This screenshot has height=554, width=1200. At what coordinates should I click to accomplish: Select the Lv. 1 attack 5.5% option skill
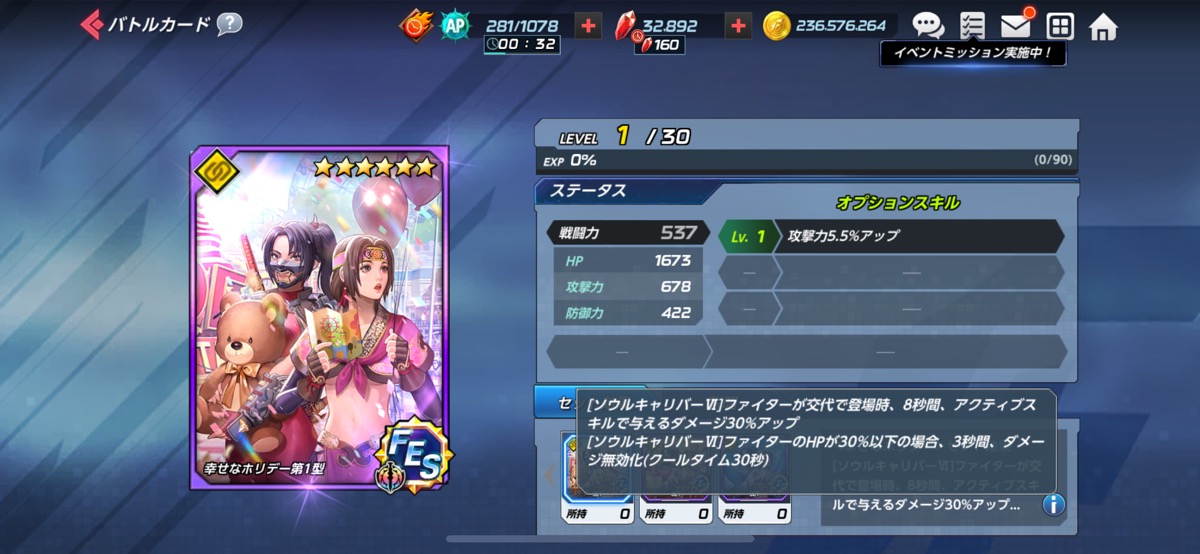coord(890,237)
